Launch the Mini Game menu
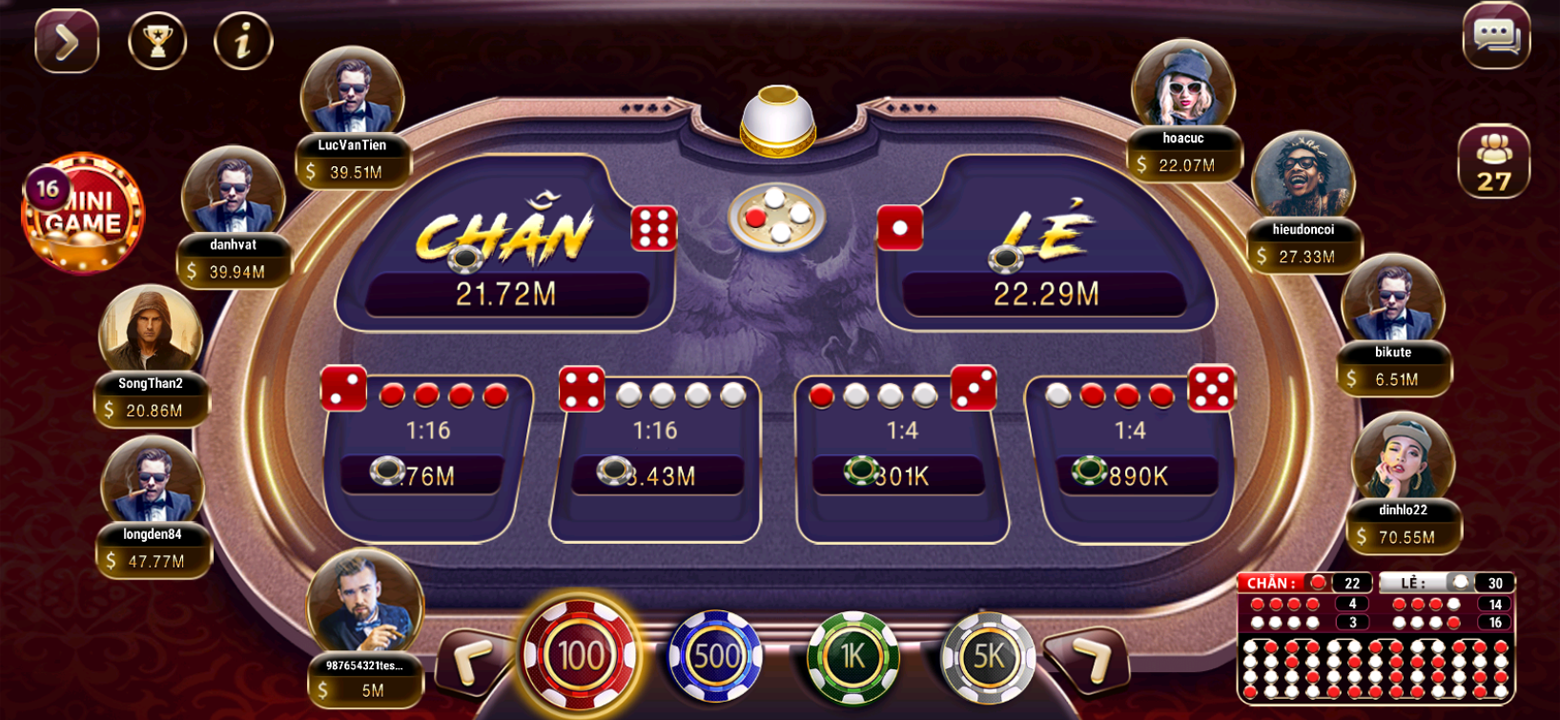This screenshot has width=1560, height=720. (84, 214)
